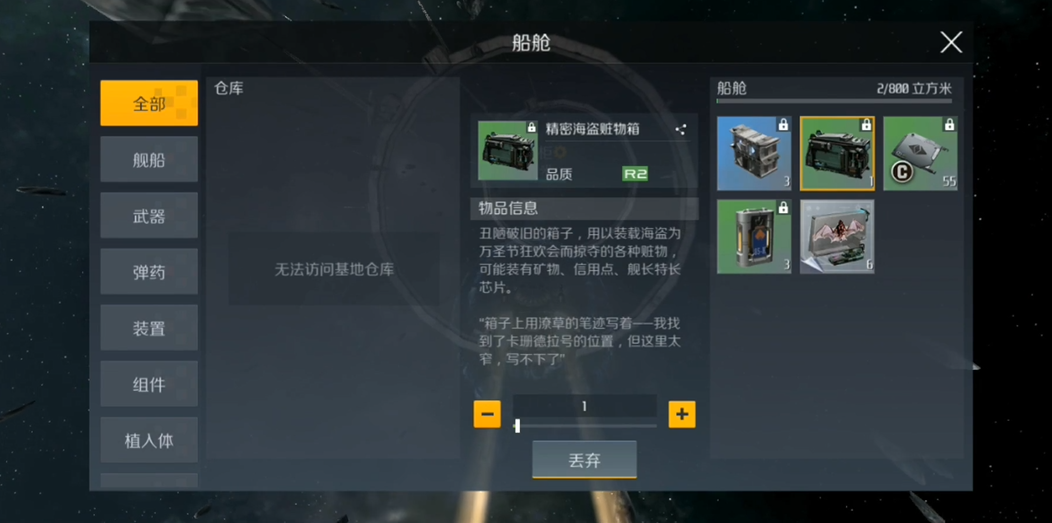
Task: Select the highlighted pirate loot box slot
Action: [x=837, y=153]
